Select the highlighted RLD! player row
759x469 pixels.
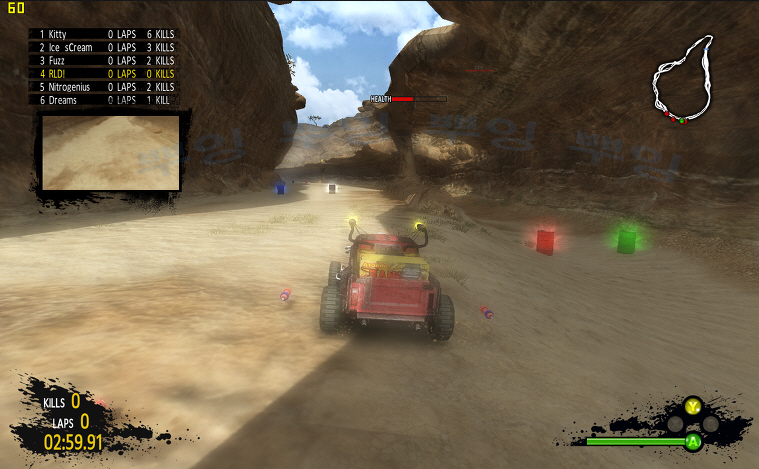(105, 74)
